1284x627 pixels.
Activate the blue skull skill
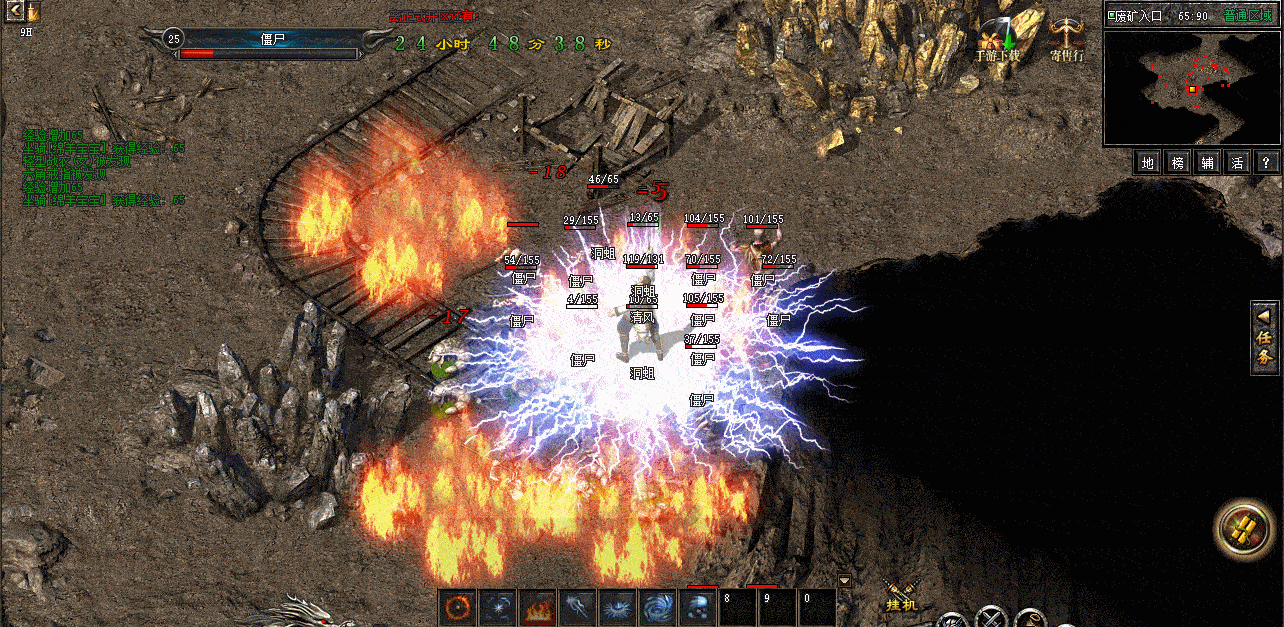tap(697, 607)
